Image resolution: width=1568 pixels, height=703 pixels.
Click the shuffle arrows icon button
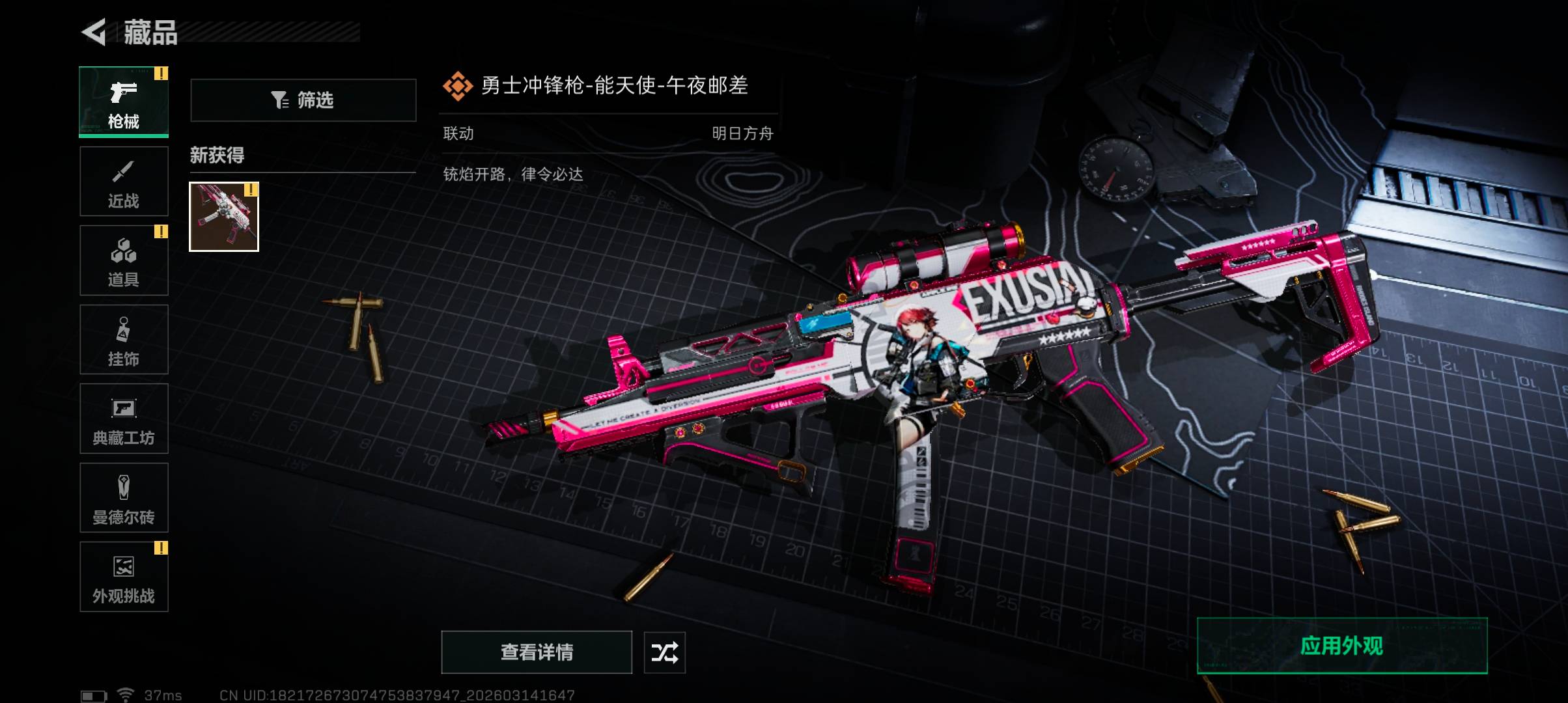click(x=664, y=652)
